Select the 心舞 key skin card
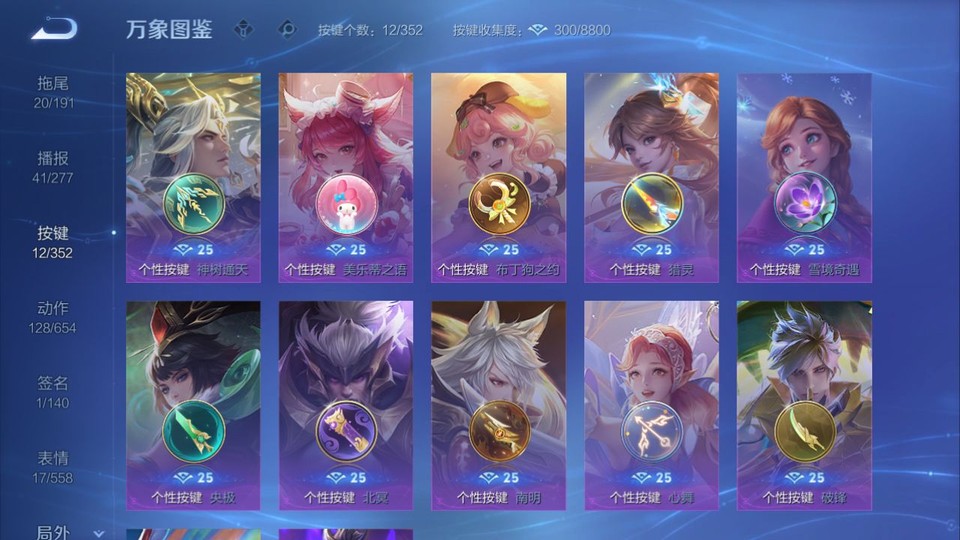Screen dimensions: 960x540 (x=651, y=405)
